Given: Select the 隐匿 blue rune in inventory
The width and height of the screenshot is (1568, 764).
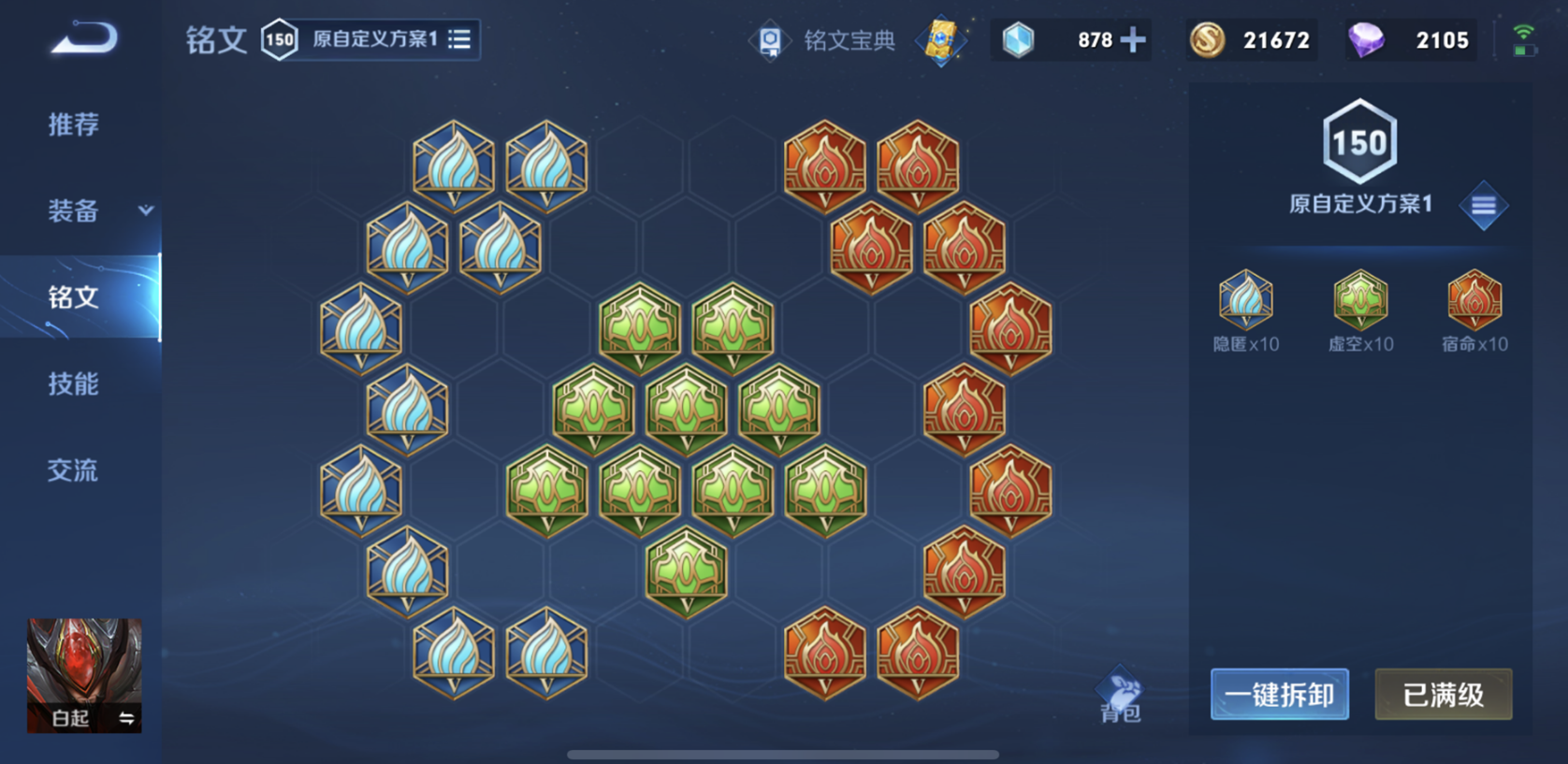Looking at the screenshot, I should coord(1244,301).
